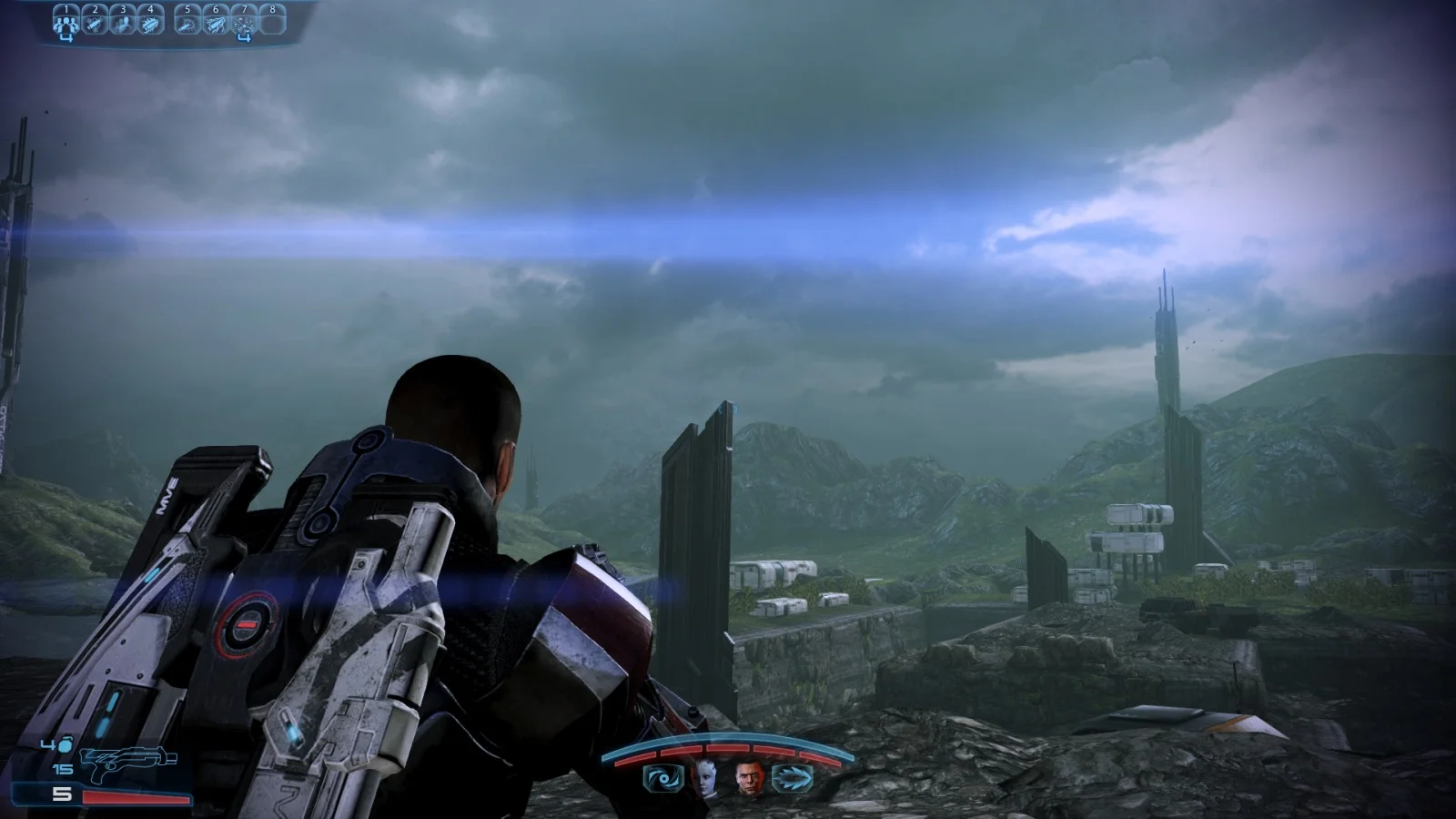
Task: Select the male squadmate's portrait
Action: (749, 777)
